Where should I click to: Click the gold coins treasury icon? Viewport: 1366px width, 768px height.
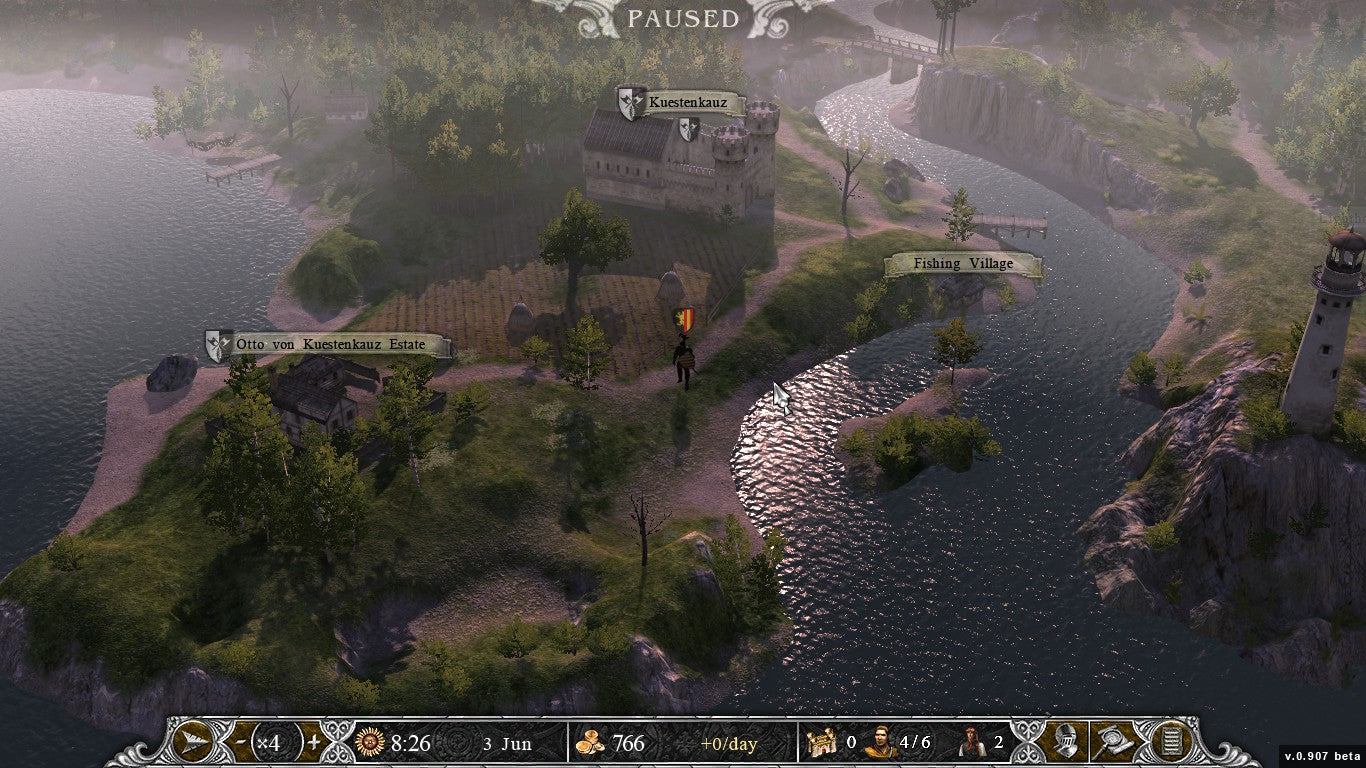590,743
